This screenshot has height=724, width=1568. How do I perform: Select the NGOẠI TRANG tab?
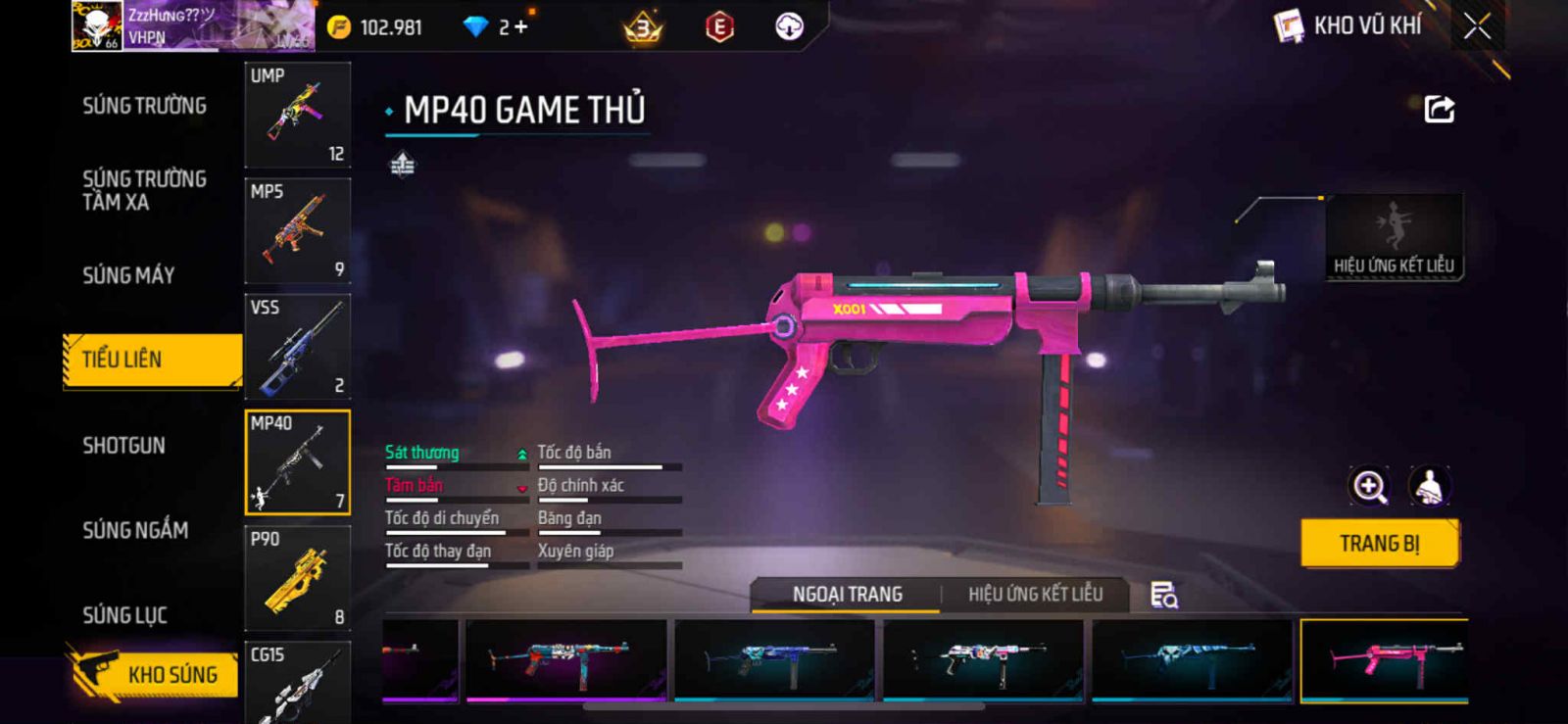847,594
